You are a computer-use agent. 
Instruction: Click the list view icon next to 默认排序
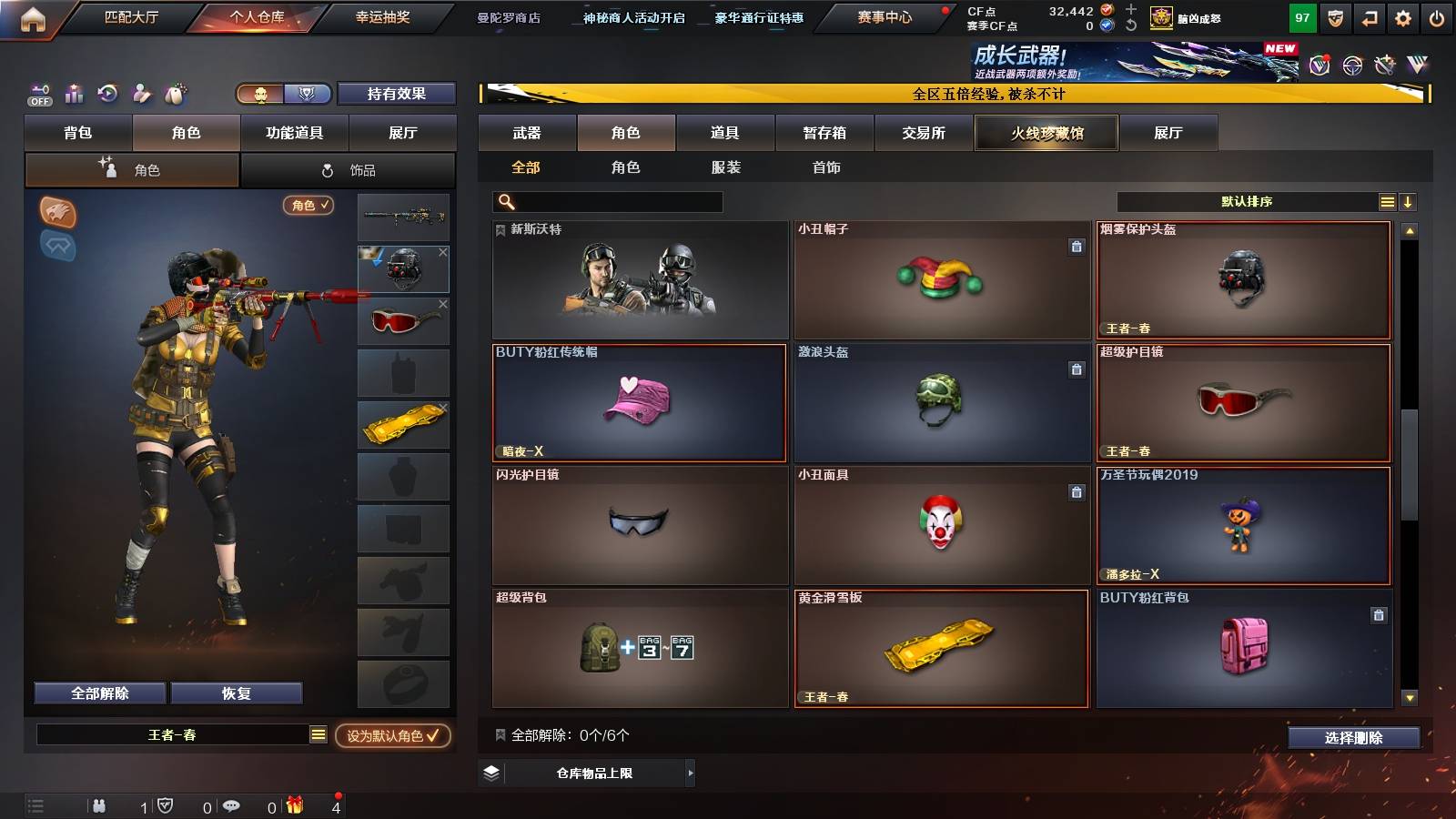(x=1387, y=201)
